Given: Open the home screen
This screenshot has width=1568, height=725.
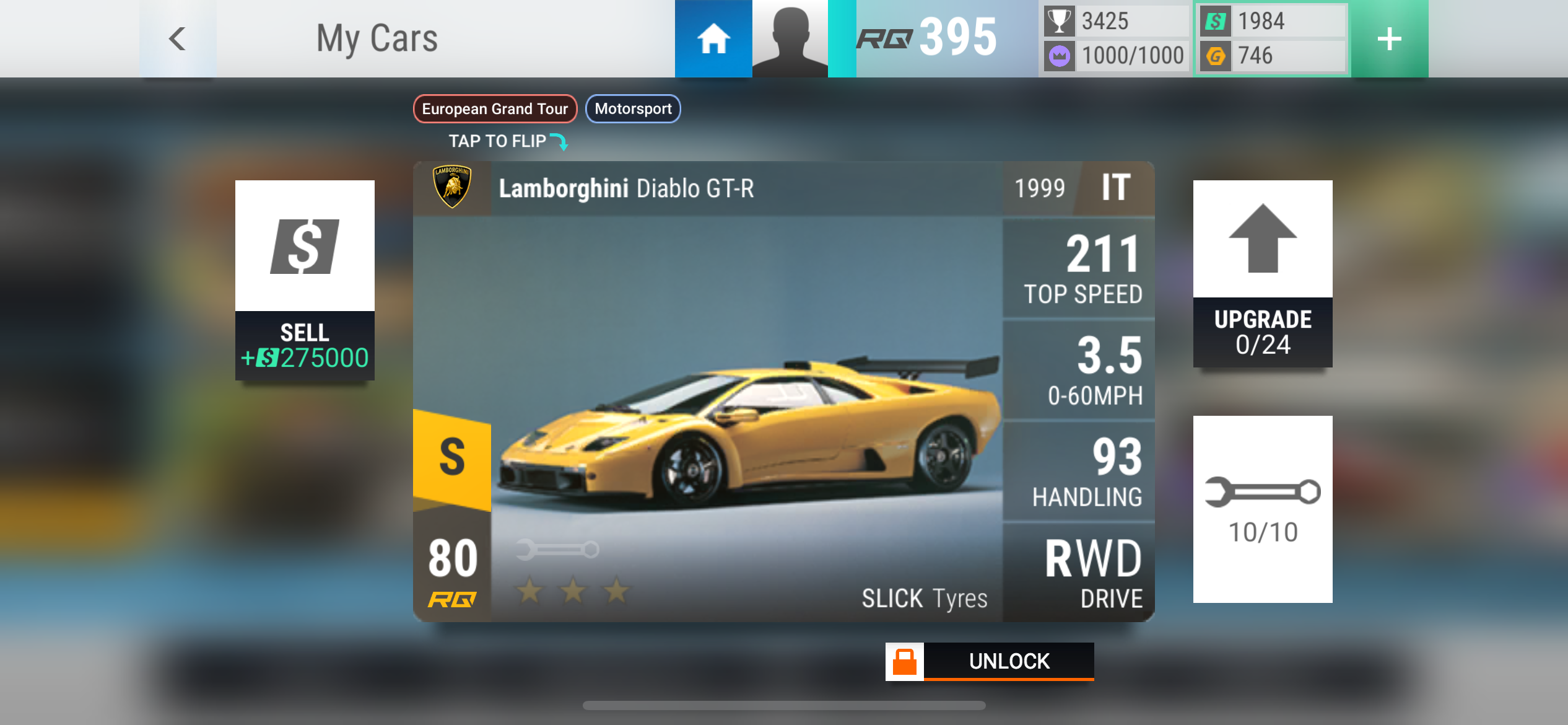Looking at the screenshot, I should coord(713,38).
